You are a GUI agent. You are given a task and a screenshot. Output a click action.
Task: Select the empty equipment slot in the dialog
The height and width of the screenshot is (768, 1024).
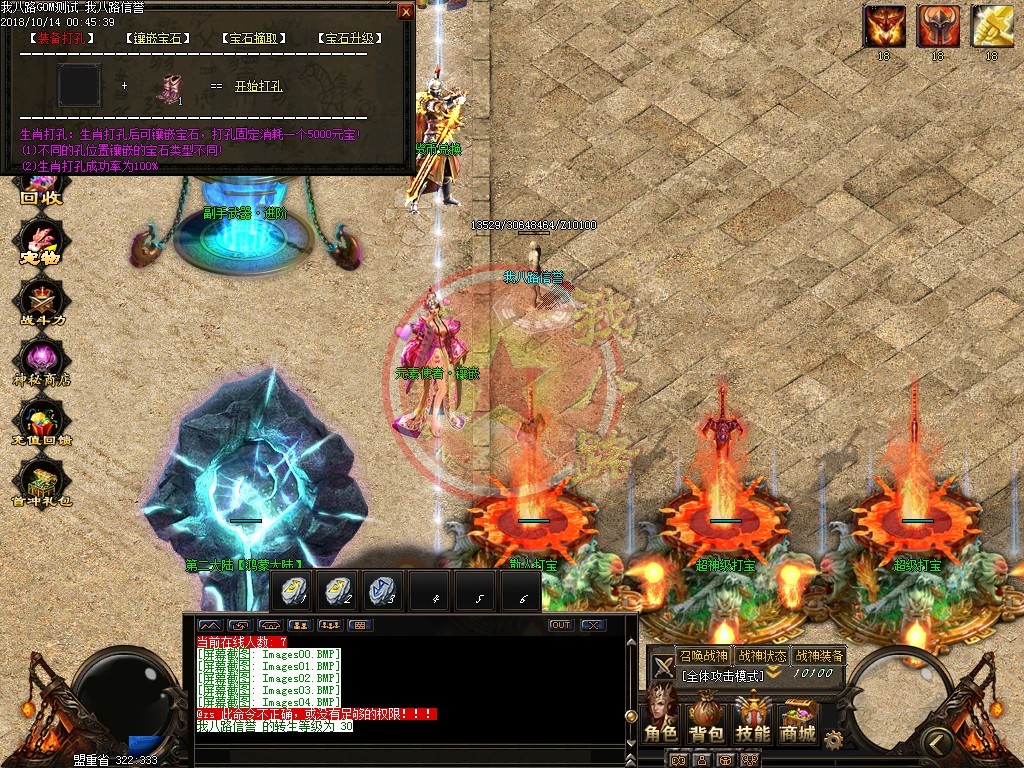coord(80,85)
